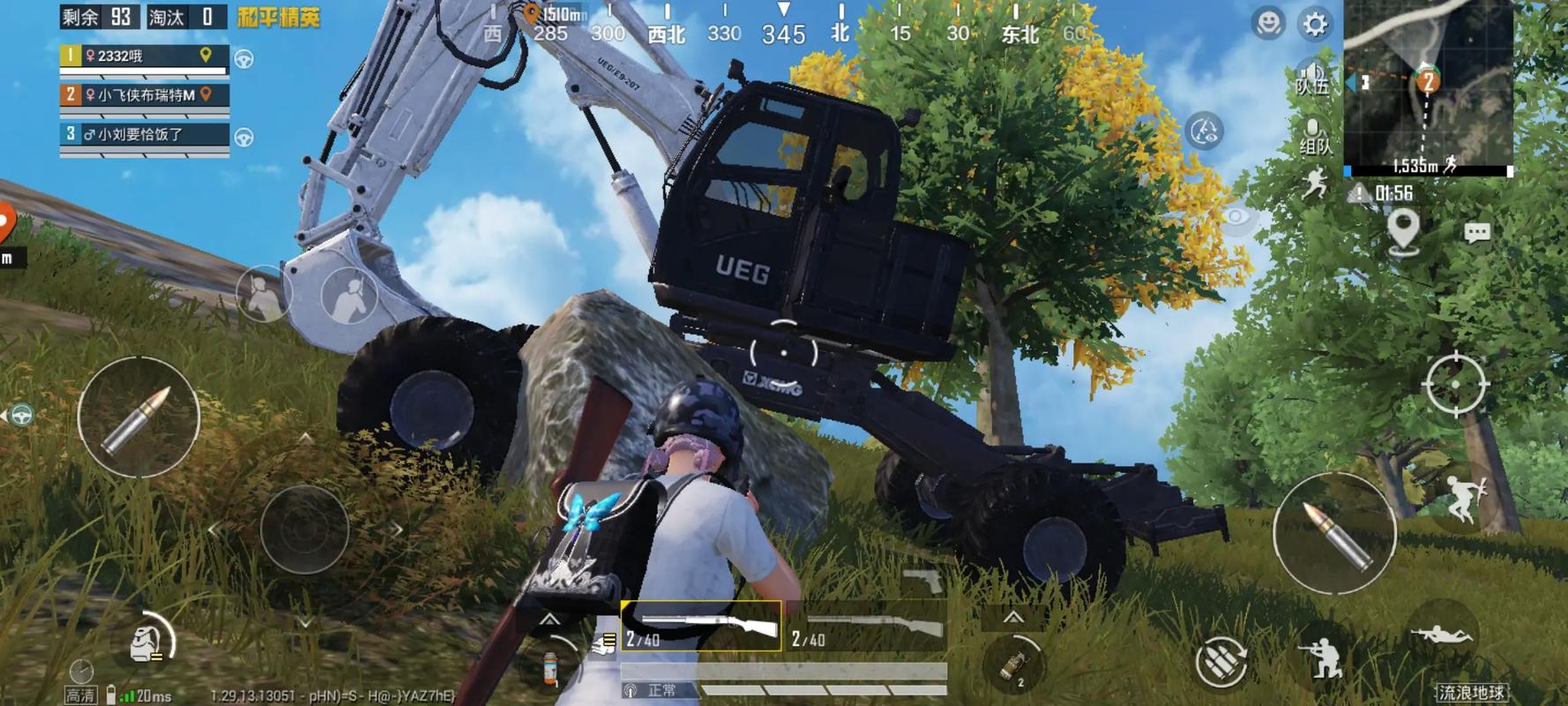Open the quick chat message bubble
The width and height of the screenshot is (1568, 706).
pyautogui.click(x=1477, y=232)
